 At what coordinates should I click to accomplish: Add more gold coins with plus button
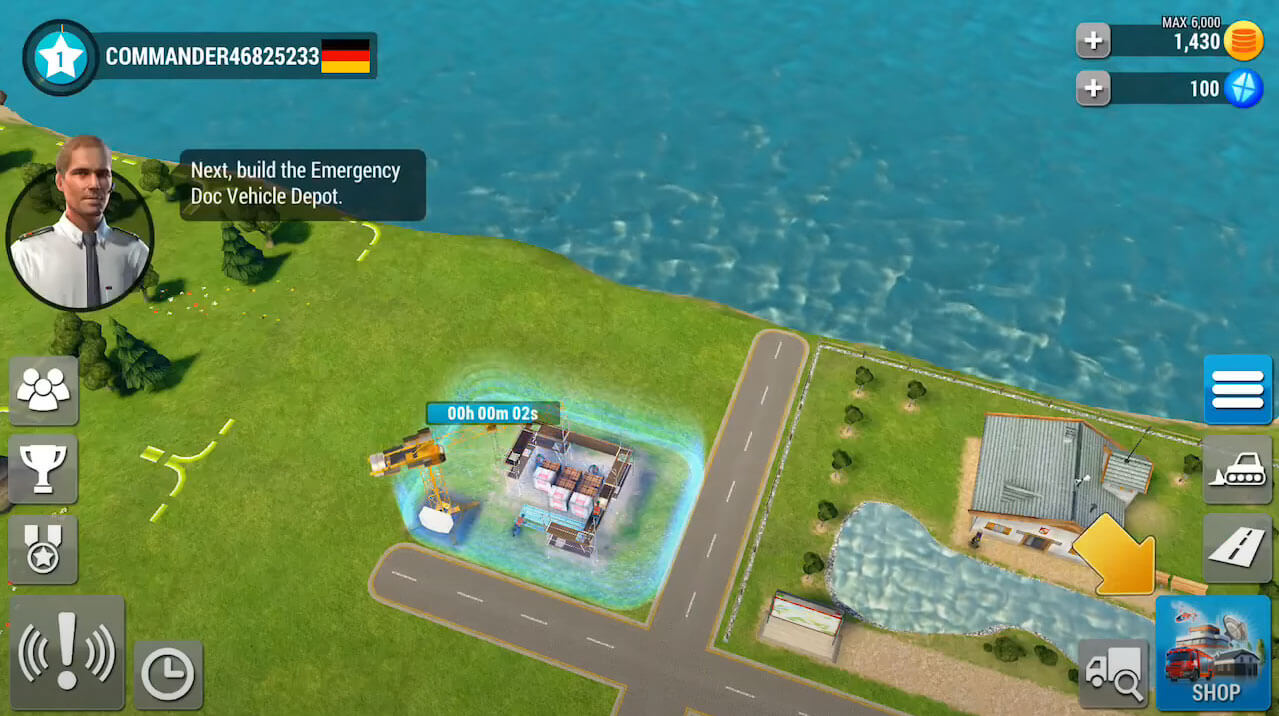(1093, 41)
